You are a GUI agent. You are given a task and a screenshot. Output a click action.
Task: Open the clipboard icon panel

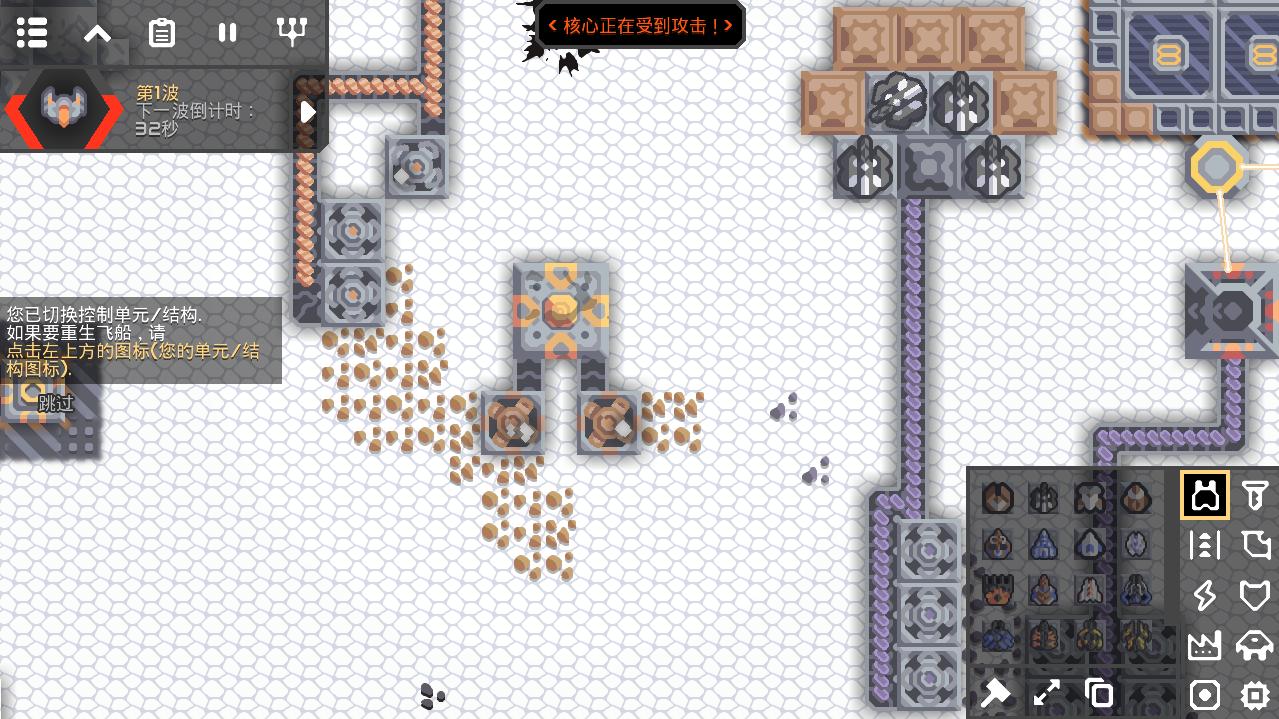tap(162, 33)
